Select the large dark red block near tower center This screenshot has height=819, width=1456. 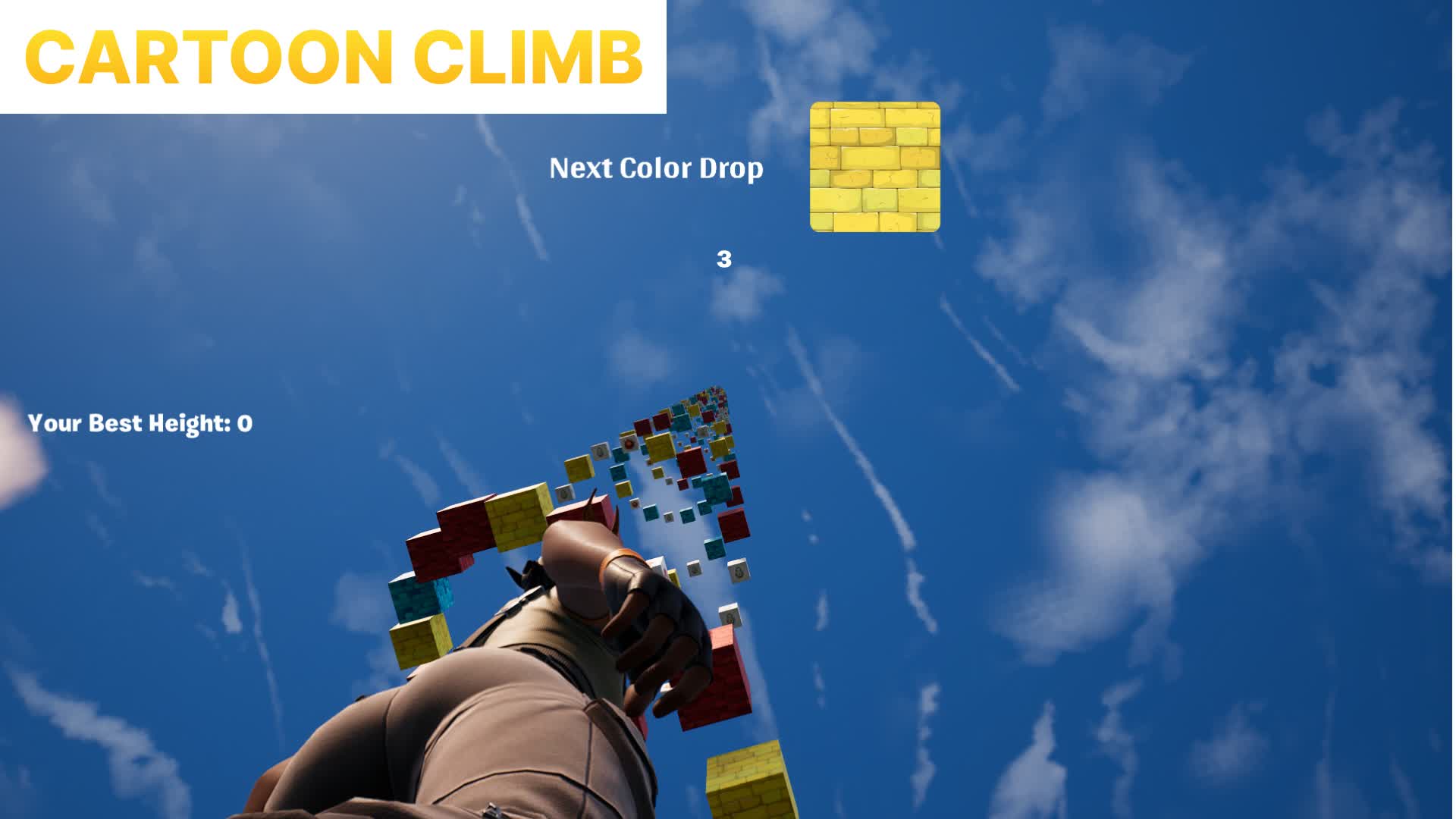(734, 526)
